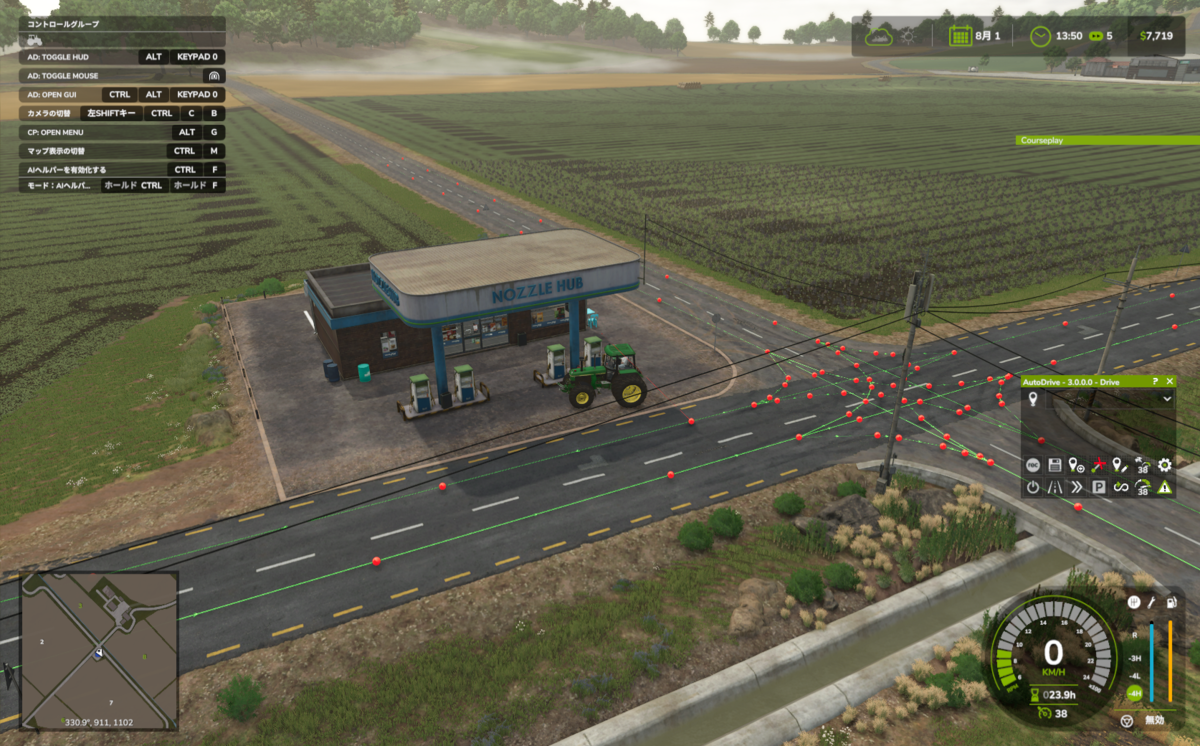This screenshot has height=746, width=1200.
Task: Click the red-crossed route line icon
Action: point(1099,465)
